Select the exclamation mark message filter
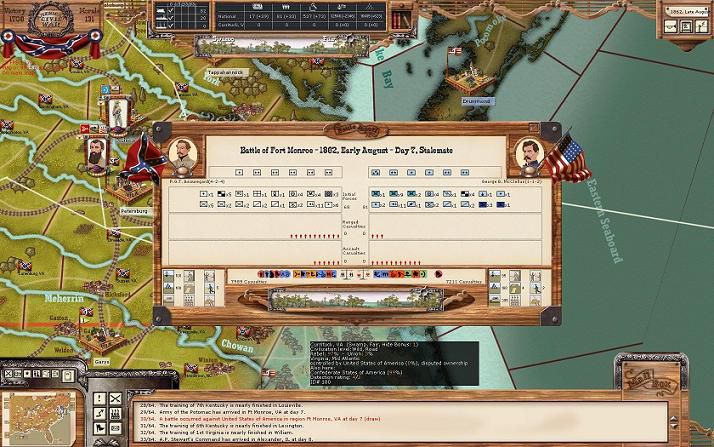The height and width of the screenshot is (447, 714). pos(100,398)
